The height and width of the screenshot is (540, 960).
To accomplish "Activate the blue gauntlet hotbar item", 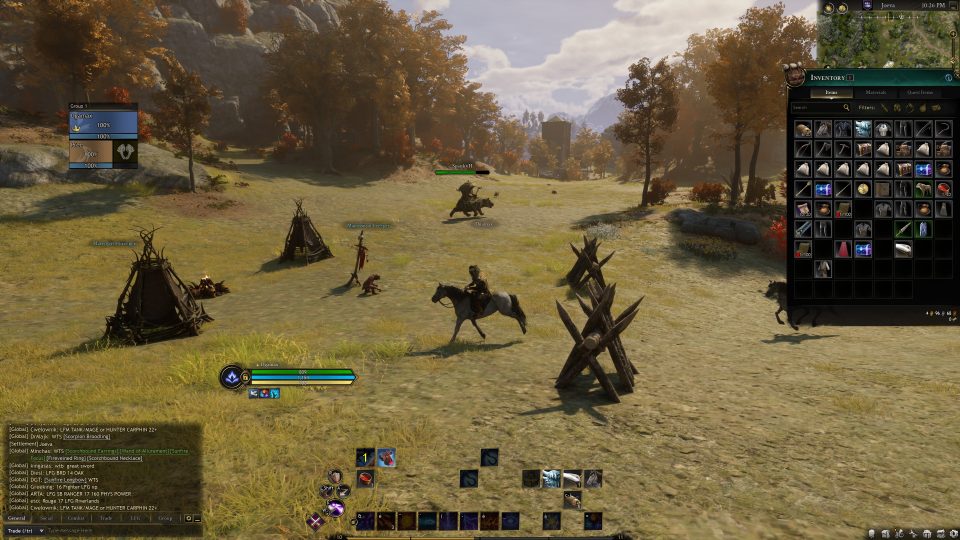I will (x=550, y=479).
